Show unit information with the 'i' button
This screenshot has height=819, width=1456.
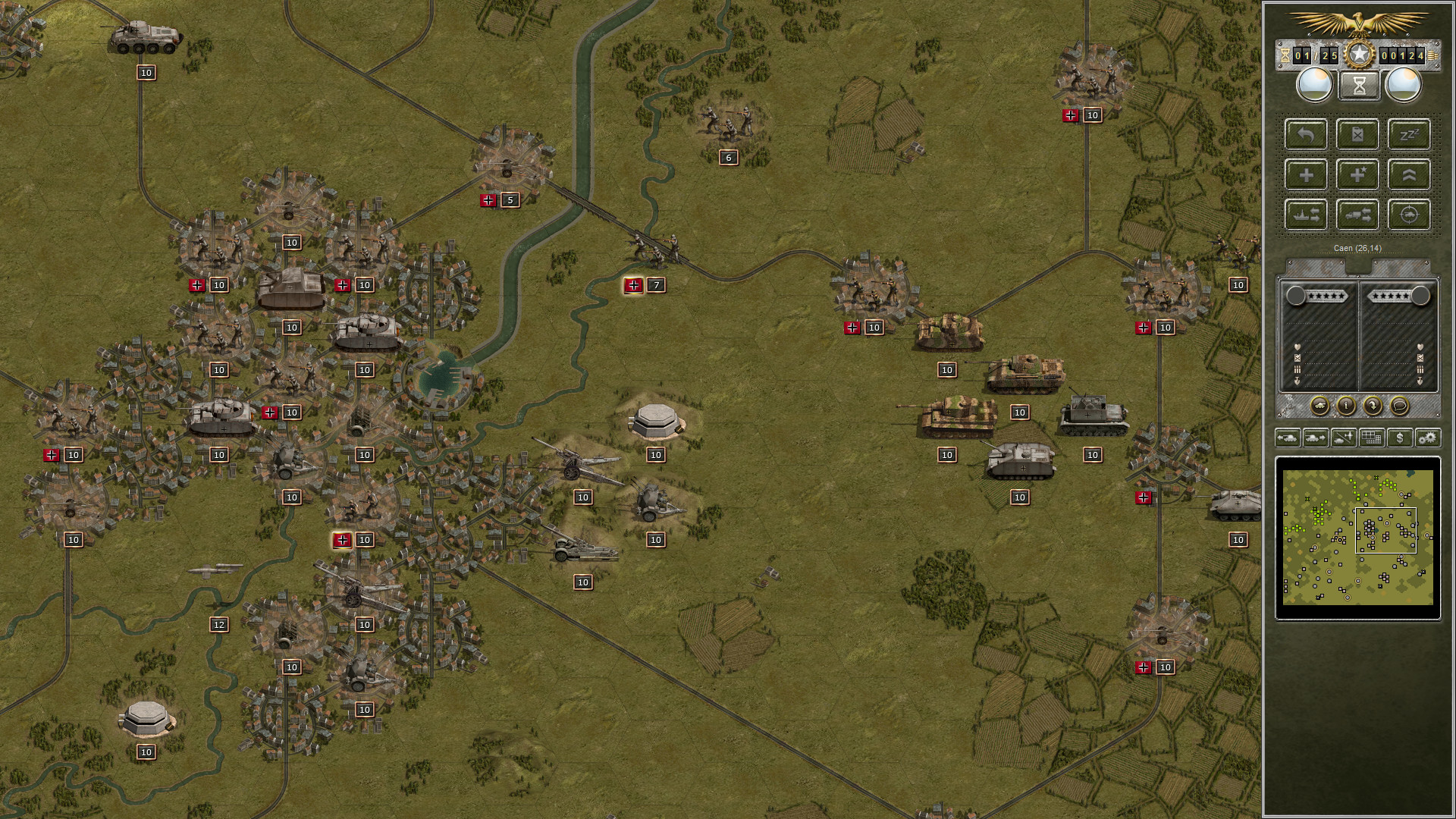click(x=1346, y=406)
